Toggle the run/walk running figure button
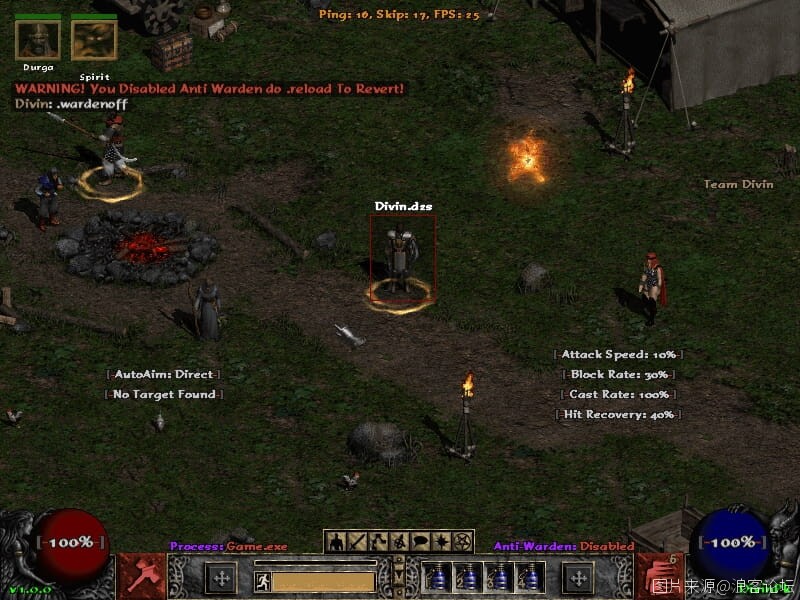 click(262, 579)
